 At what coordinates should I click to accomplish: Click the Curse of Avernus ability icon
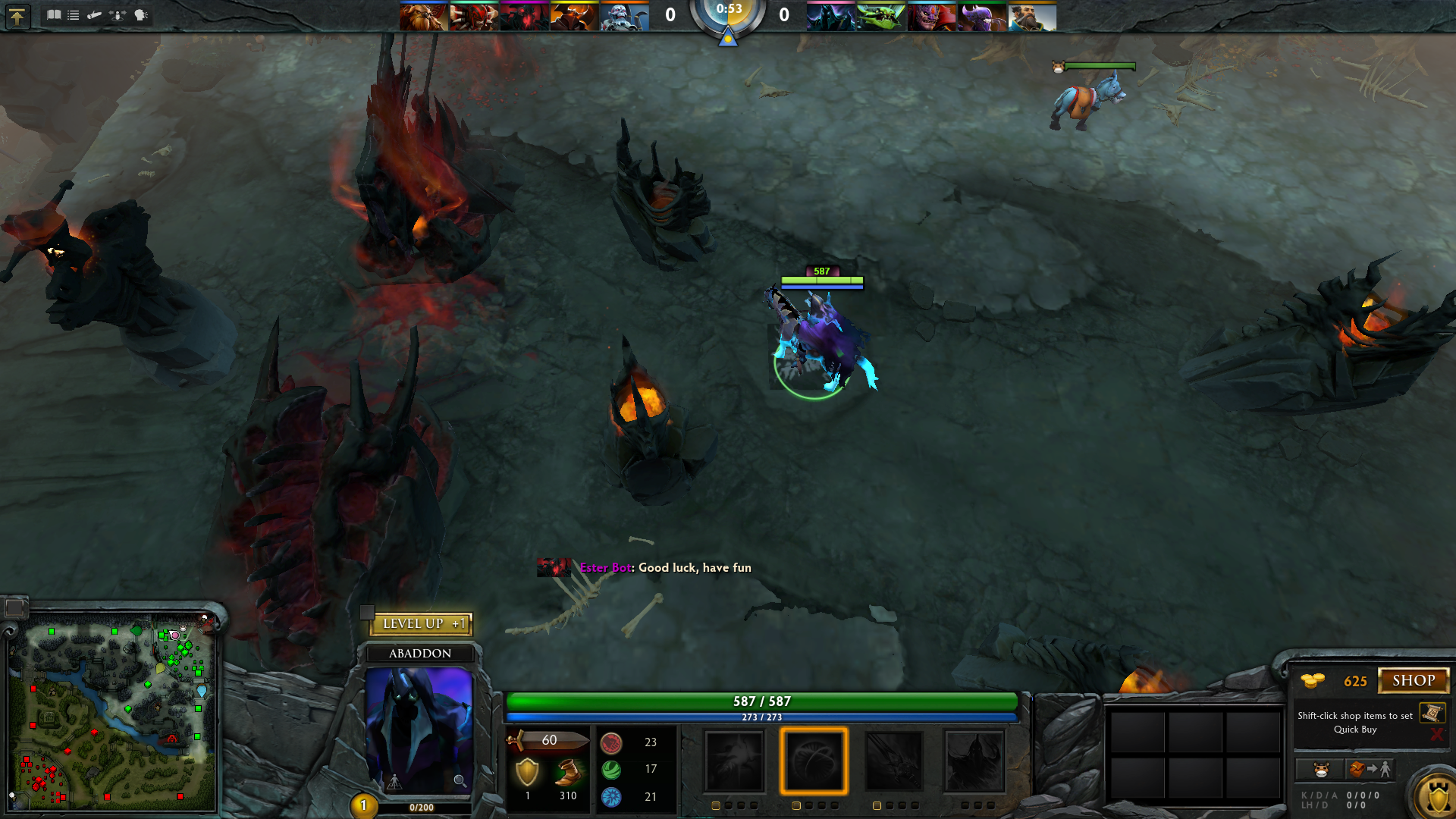point(894,761)
